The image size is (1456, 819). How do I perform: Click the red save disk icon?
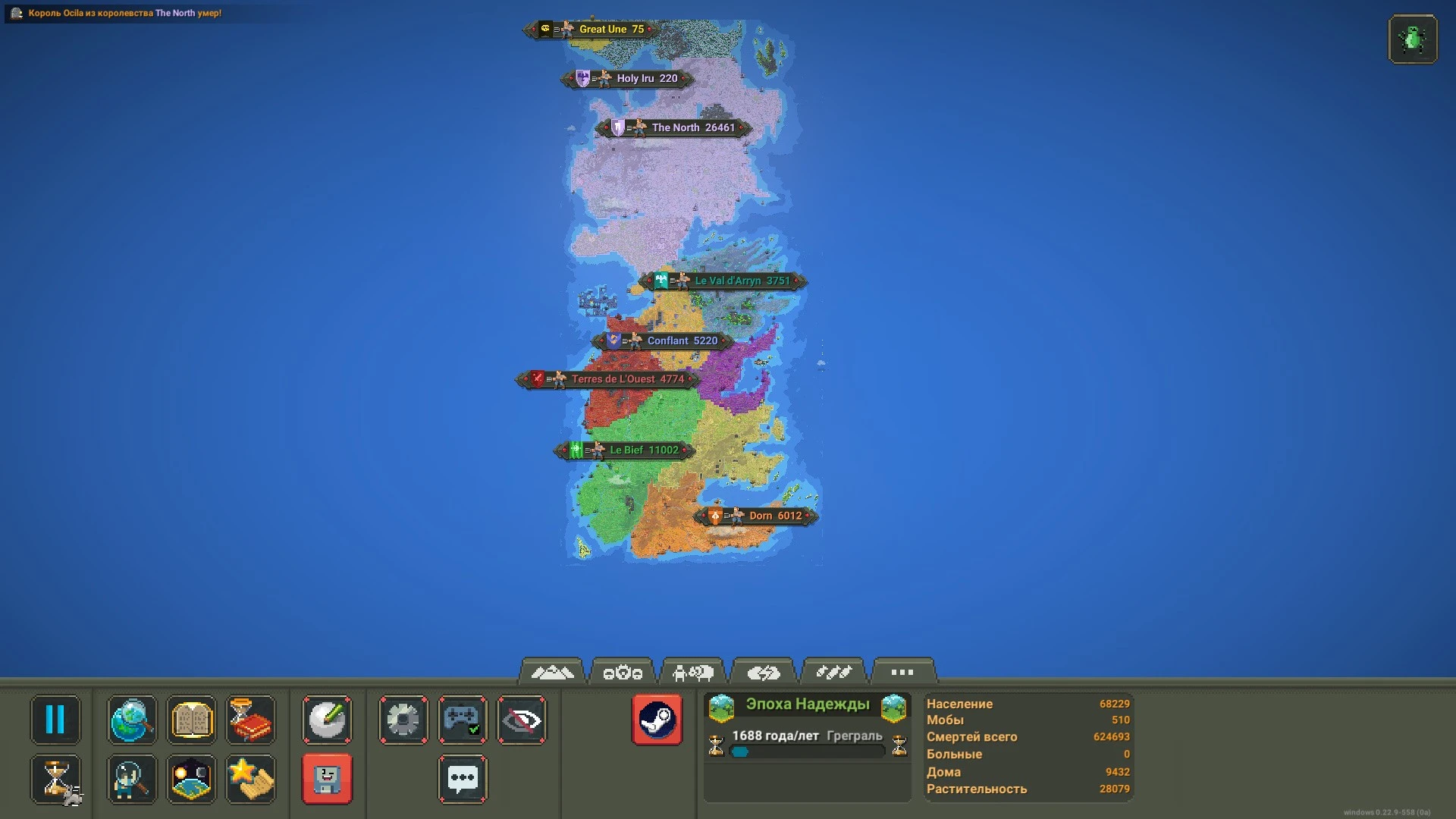(x=326, y=779)
